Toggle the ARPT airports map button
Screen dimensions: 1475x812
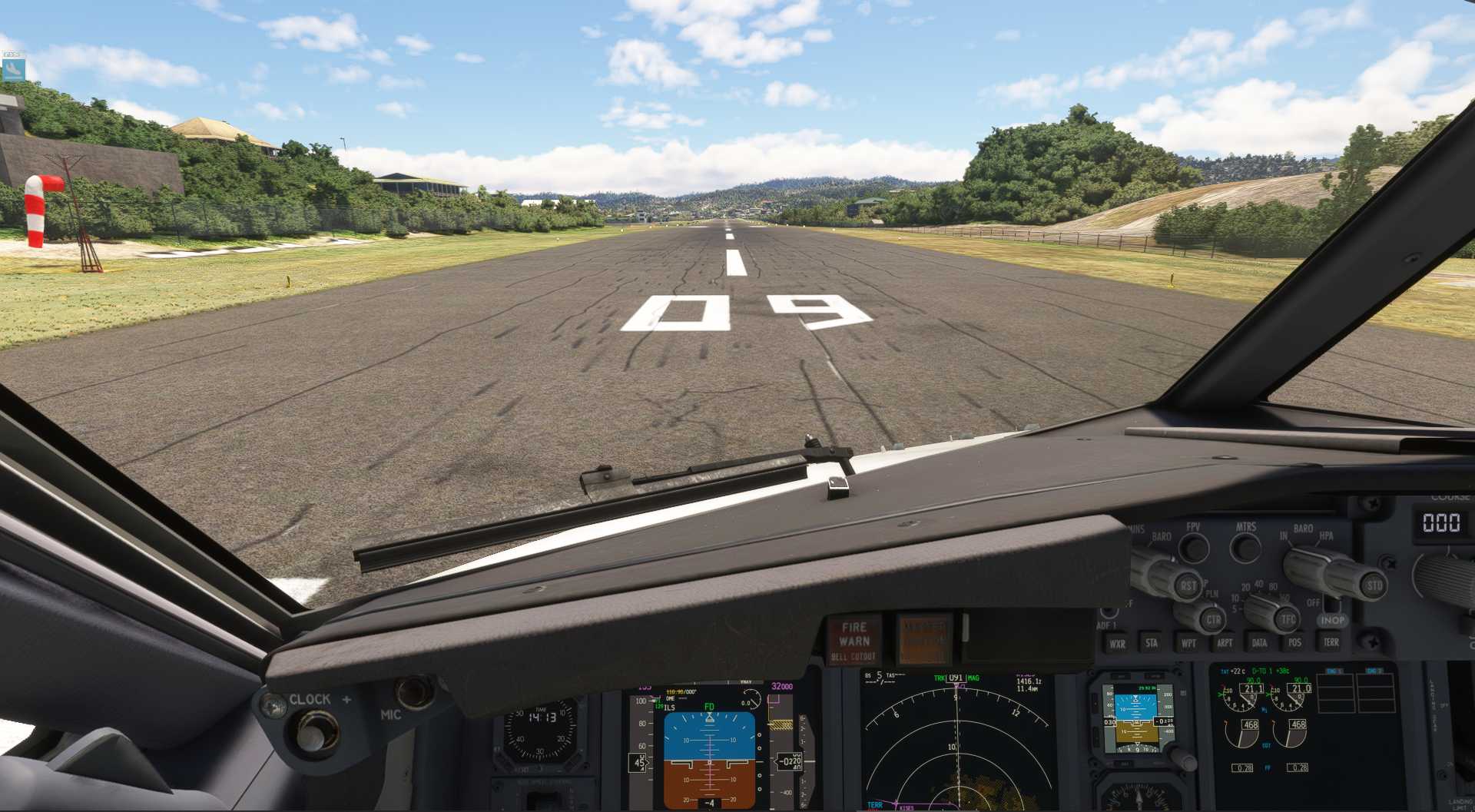point(1225,643)
